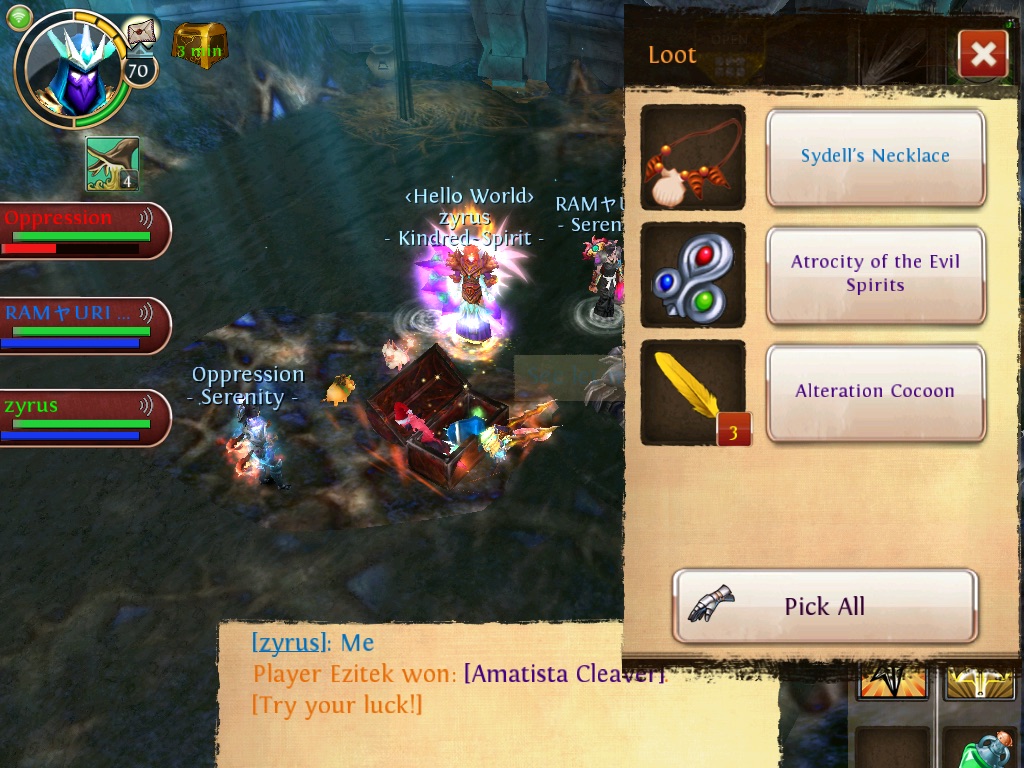The width and height of the screenshot is (1024, 768).
Task: Select the shell necklace item icon
Action: [x=693, y=157]
